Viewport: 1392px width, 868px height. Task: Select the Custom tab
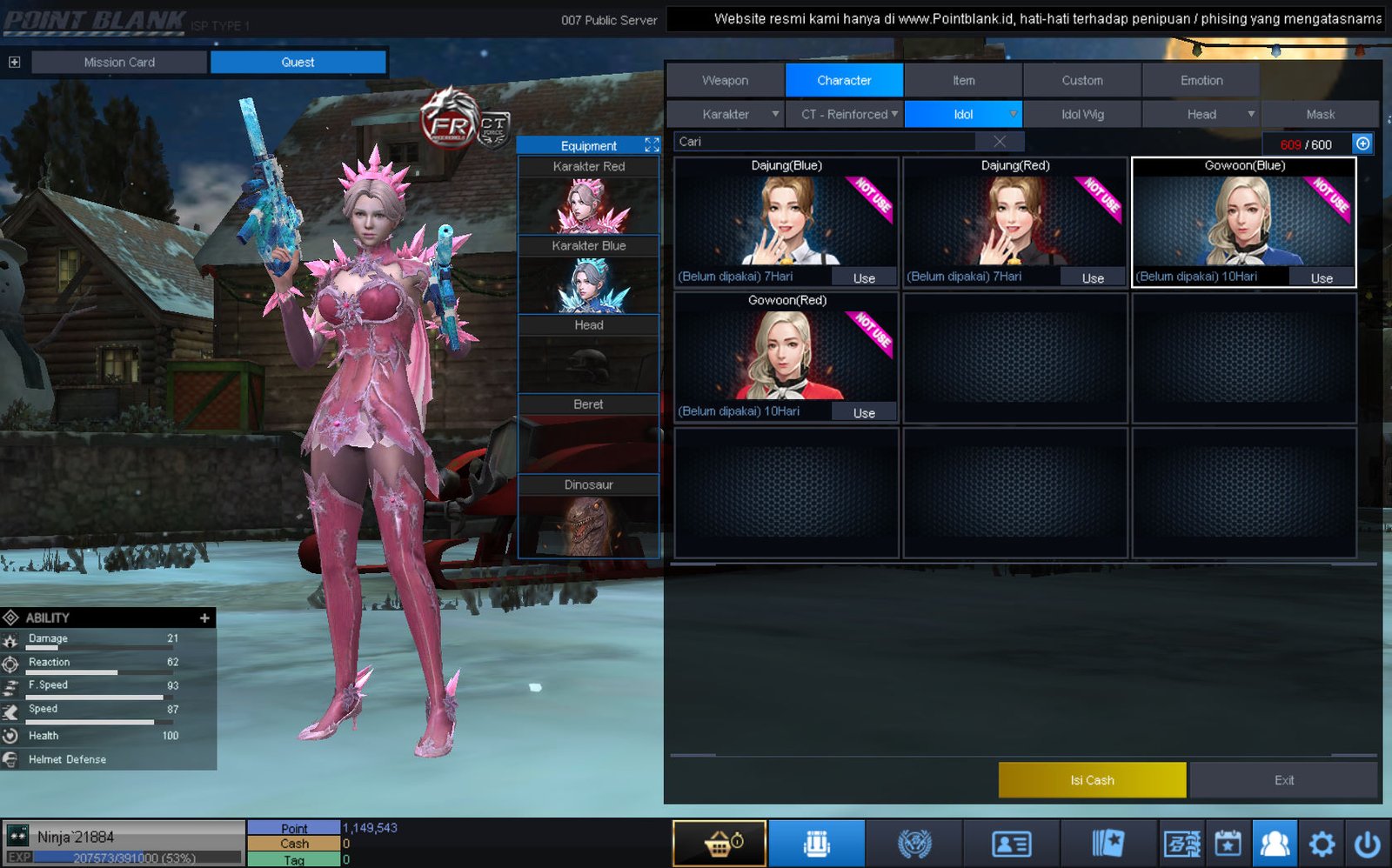(x=1081, y=80)
